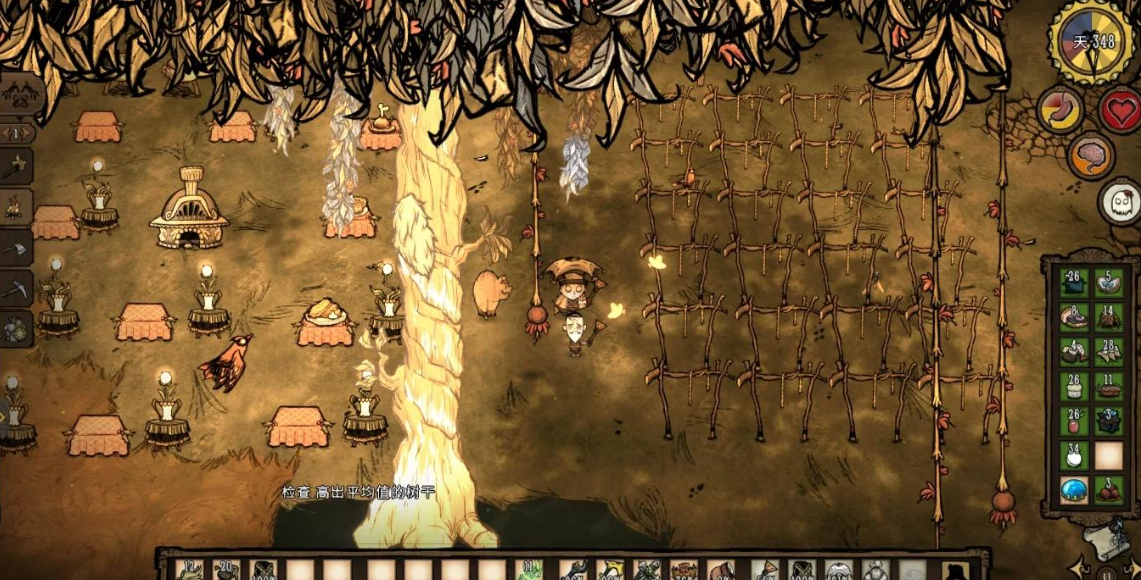Click the backpack stack of 14

tap(1108, 319)
